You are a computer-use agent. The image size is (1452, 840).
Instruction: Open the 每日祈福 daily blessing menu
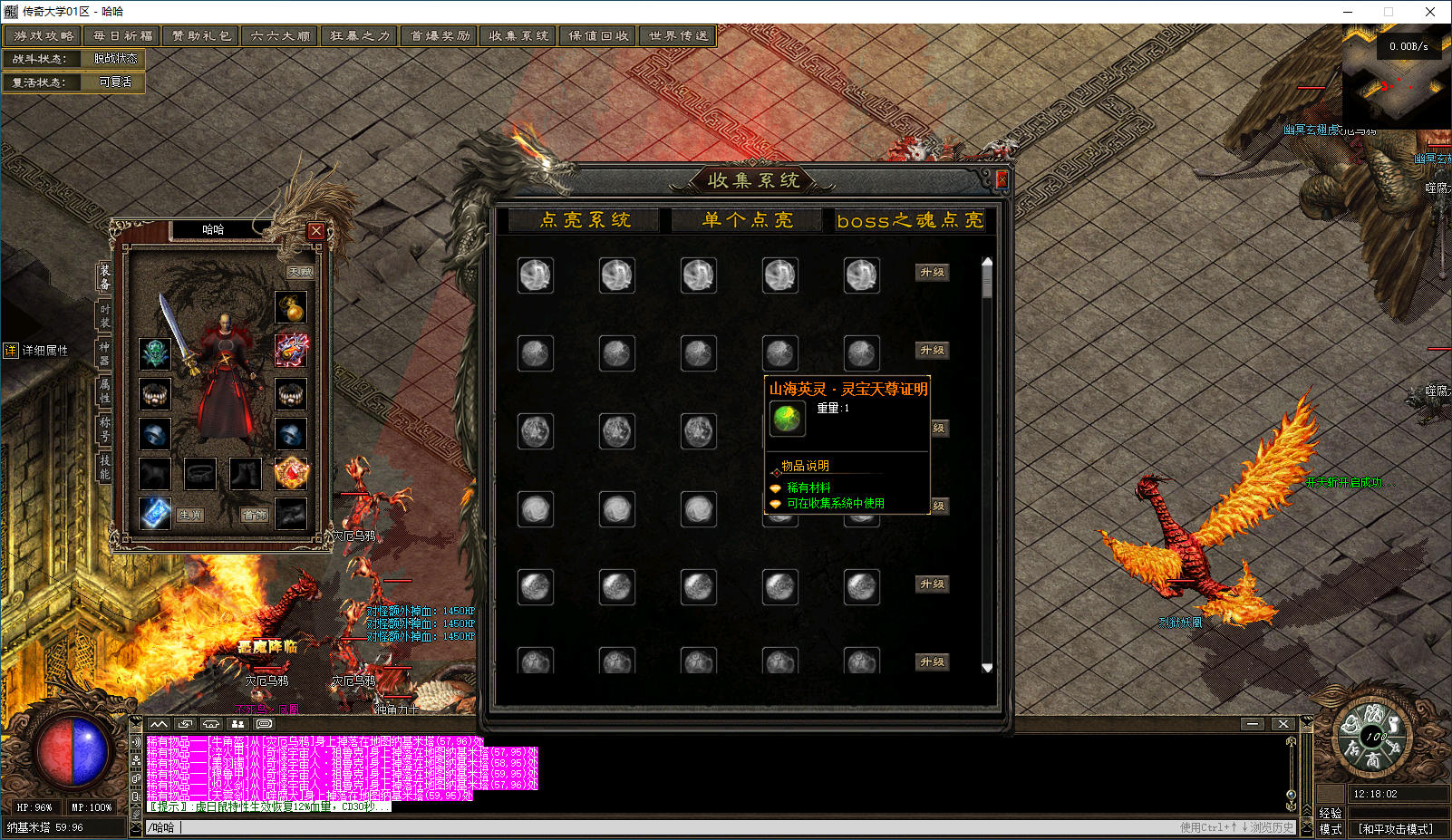tap(122, 36)
